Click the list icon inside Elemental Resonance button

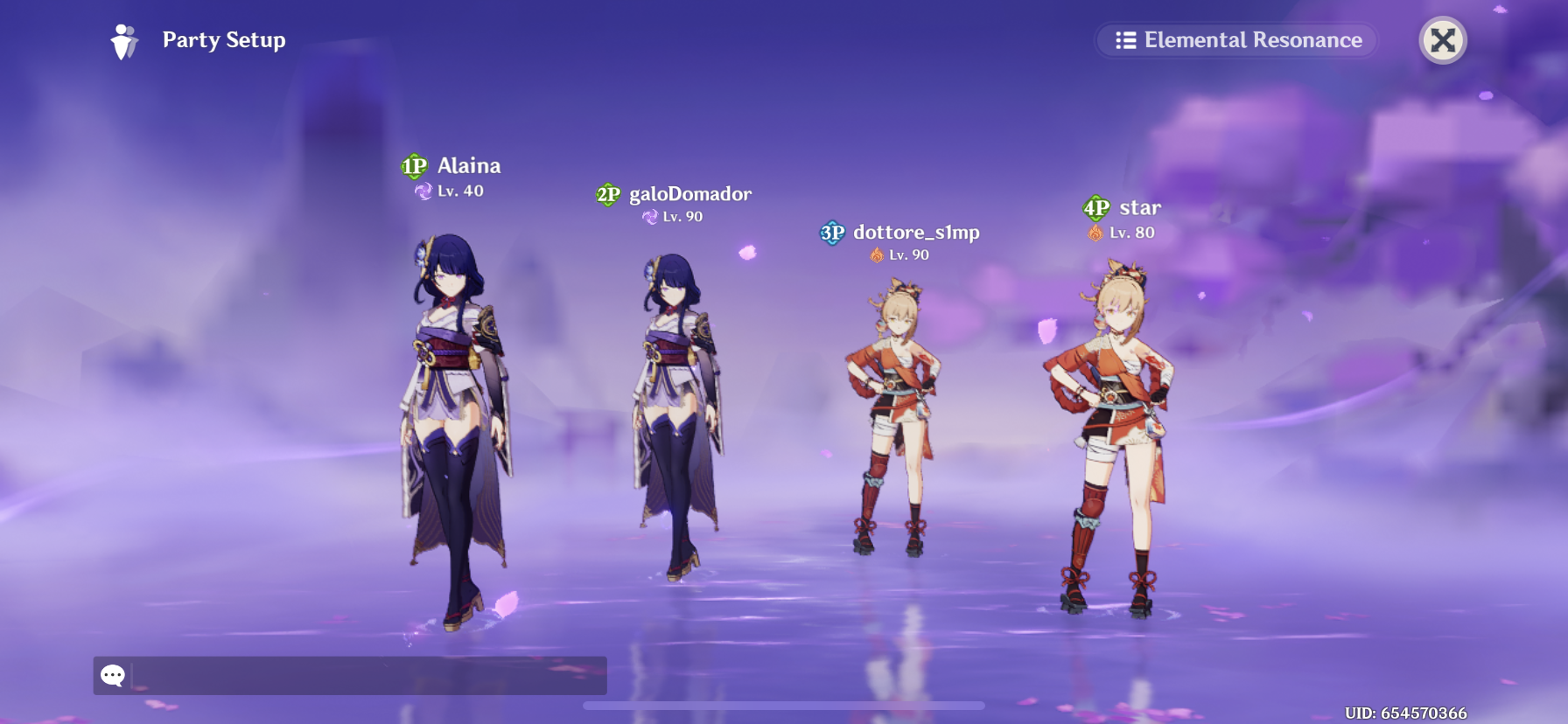(1127, 39)
